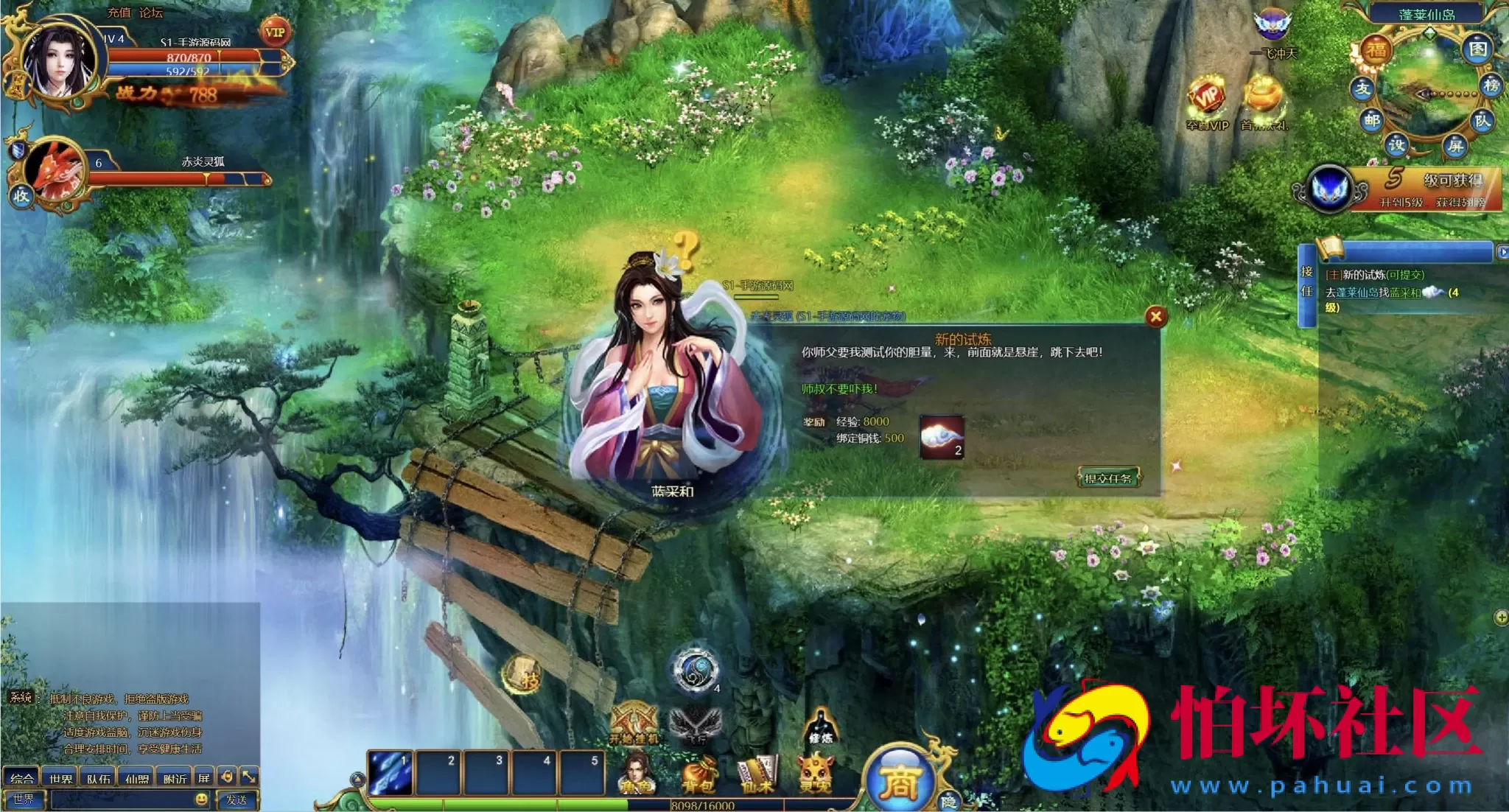
Task: Open the 福 welfare button
Action: pyautogui.click(x=1376, y=51)
